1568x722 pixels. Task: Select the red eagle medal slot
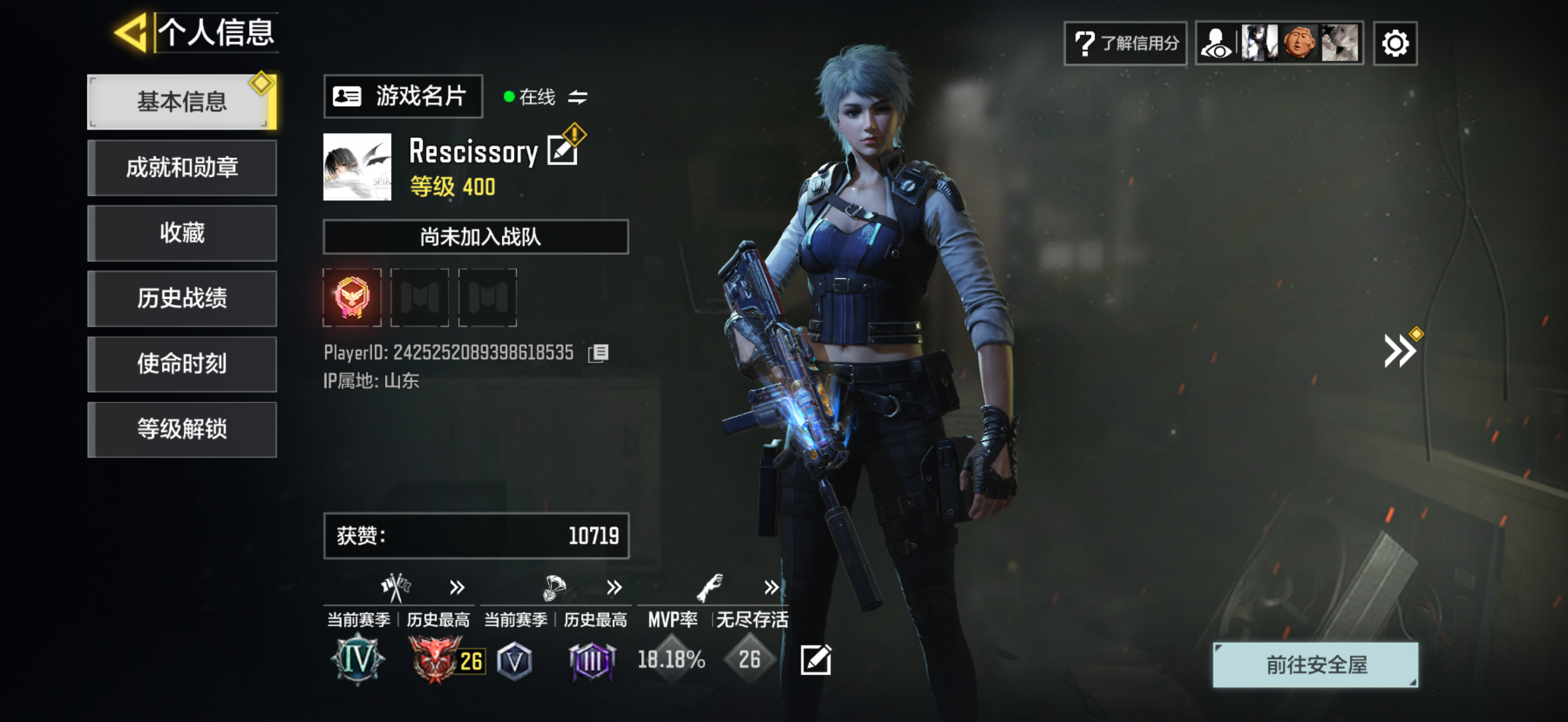coord(352,298)
